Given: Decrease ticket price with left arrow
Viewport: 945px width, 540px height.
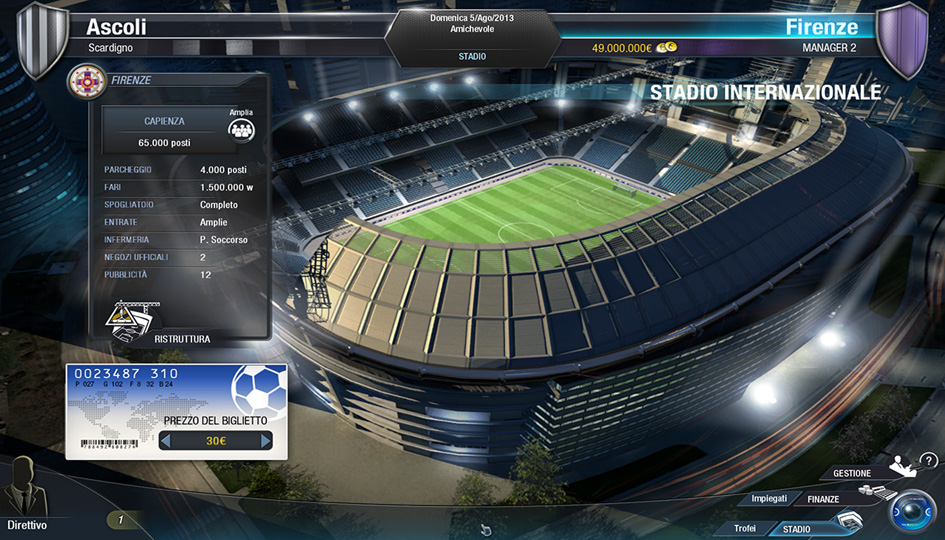Looking at the screenshot, I should tap(165, 441).
